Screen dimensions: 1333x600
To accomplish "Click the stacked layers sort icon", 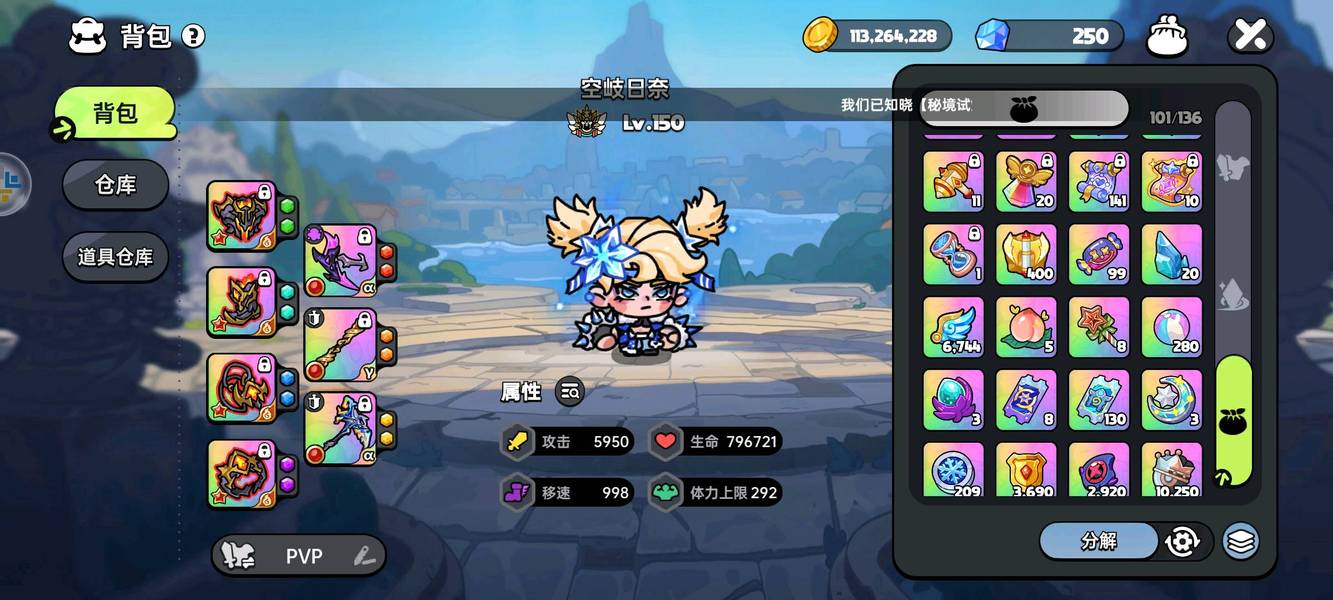I will (1240, 541).
